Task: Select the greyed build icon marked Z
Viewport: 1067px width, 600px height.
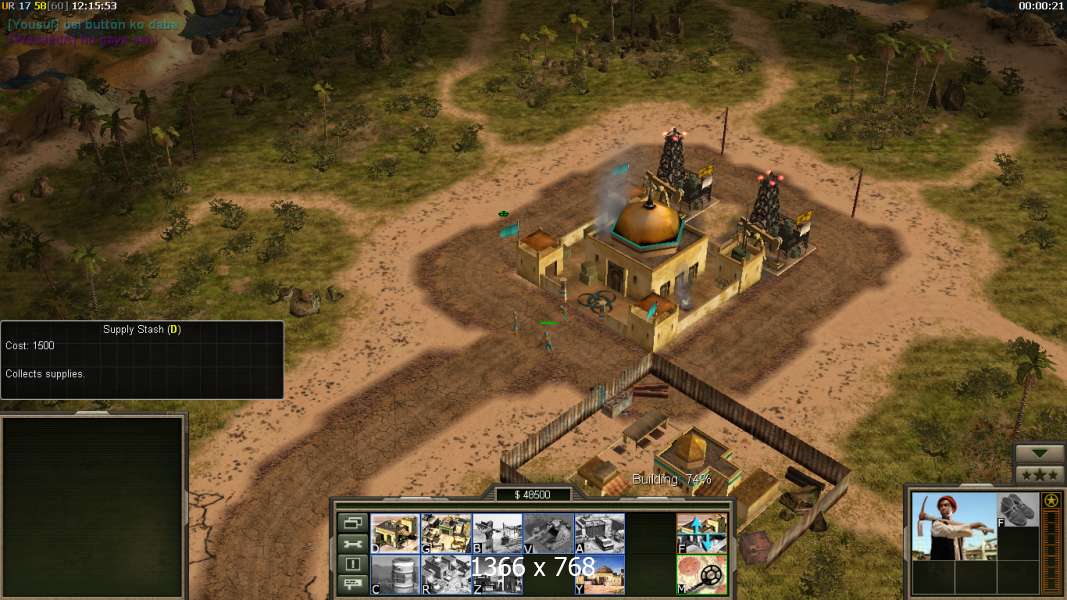Action: (497, 574)
